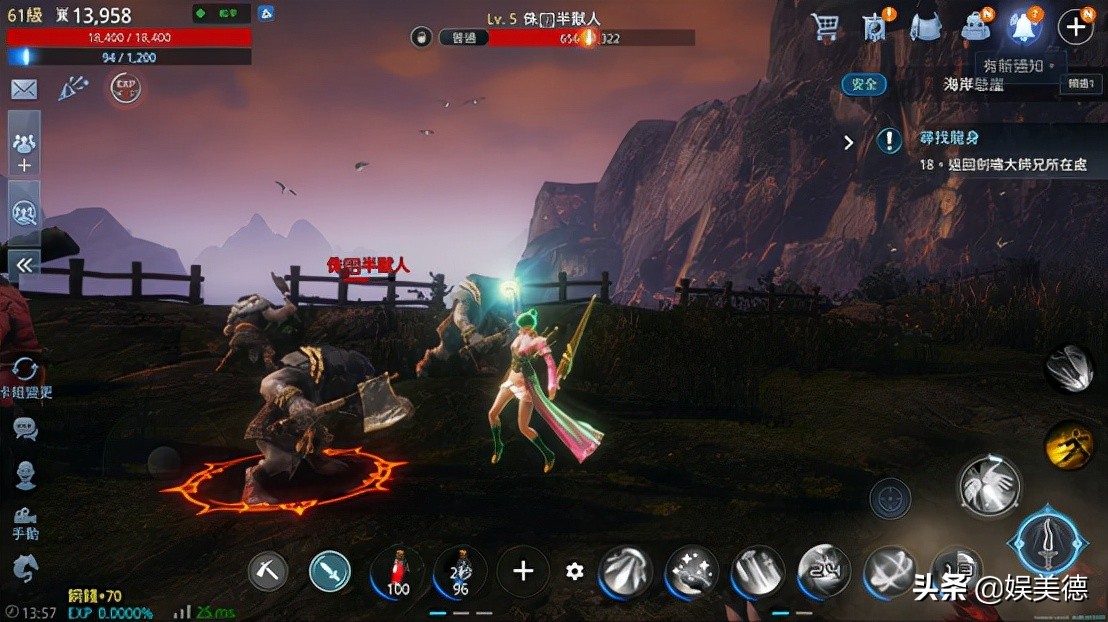Screen dimensions: 1108x622
Task: Use the red health potion slot
Action: click(x=397, y=572)
